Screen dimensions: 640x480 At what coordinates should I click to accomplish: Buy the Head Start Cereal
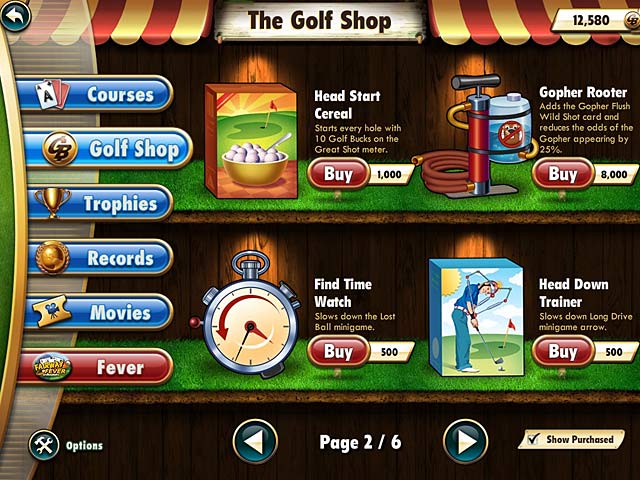tap(338, 174)
